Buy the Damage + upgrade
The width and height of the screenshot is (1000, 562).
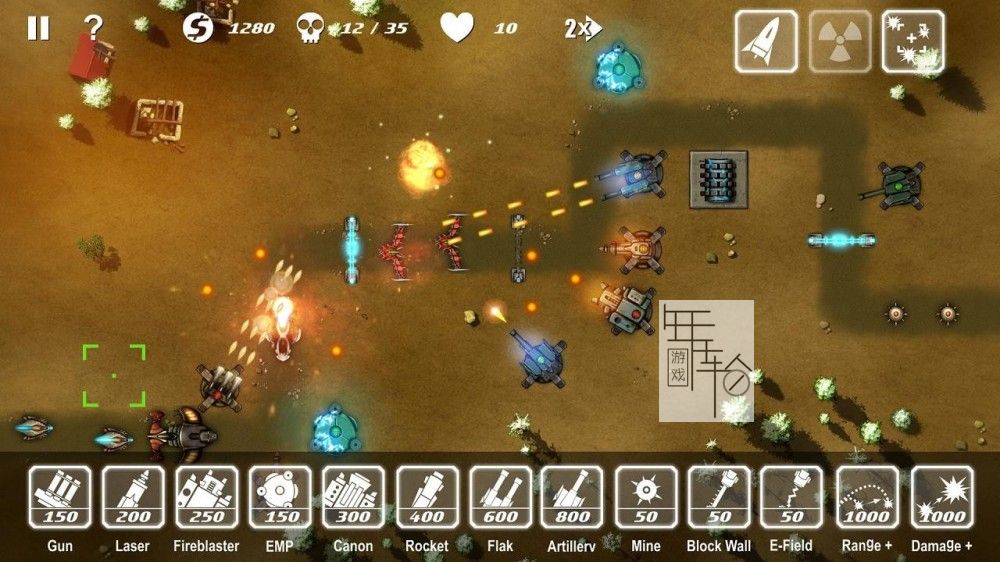(941, 497)
